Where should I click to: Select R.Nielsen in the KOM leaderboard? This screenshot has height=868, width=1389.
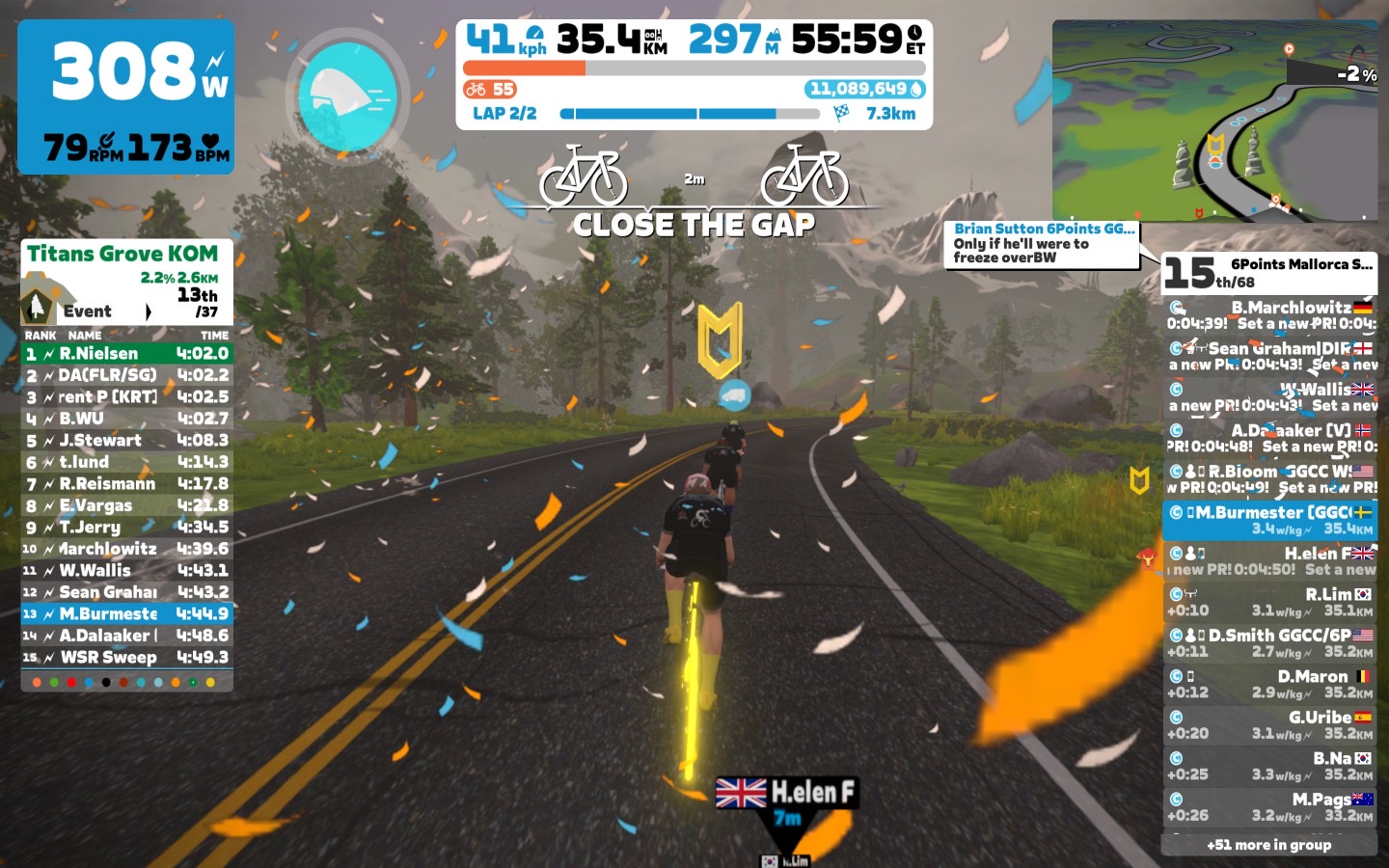tap(127, 354)
